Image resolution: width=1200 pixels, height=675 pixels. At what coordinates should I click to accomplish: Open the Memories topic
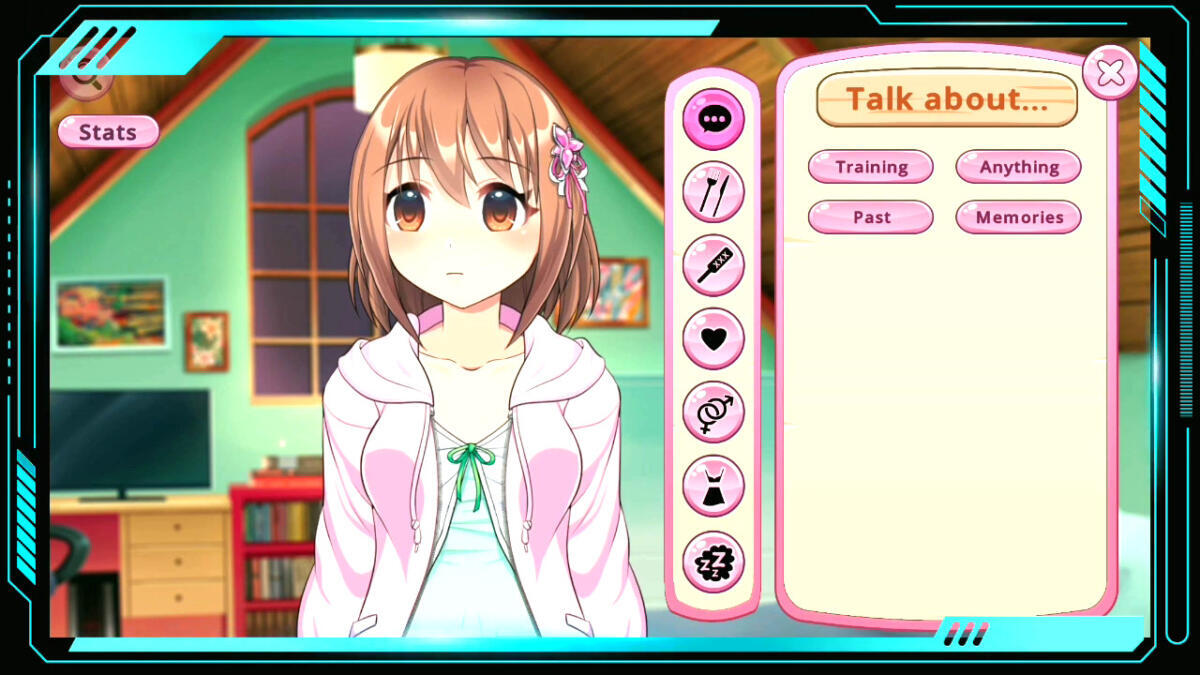[1018, 217]
